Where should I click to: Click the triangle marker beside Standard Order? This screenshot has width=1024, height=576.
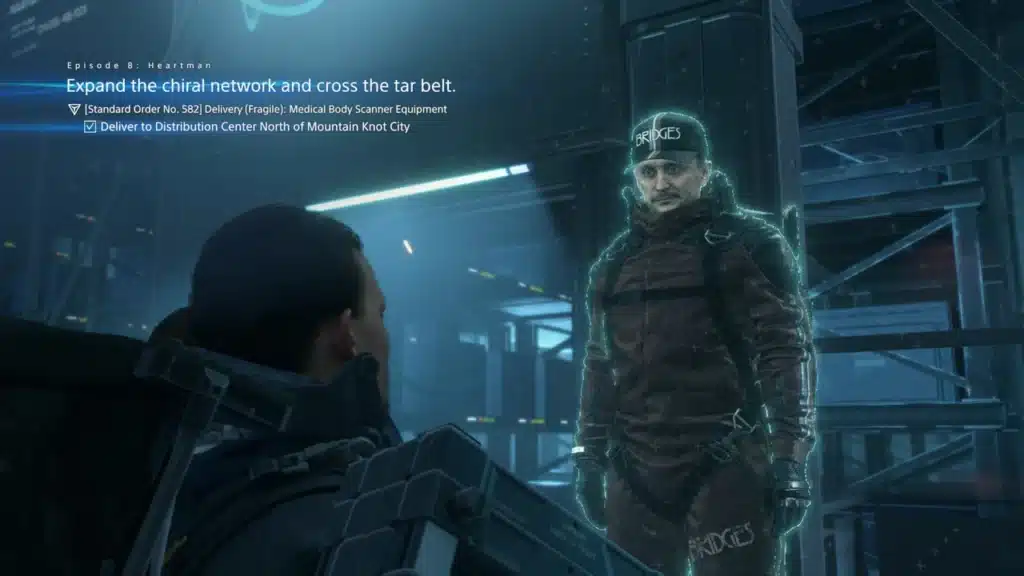click(73, 109)
